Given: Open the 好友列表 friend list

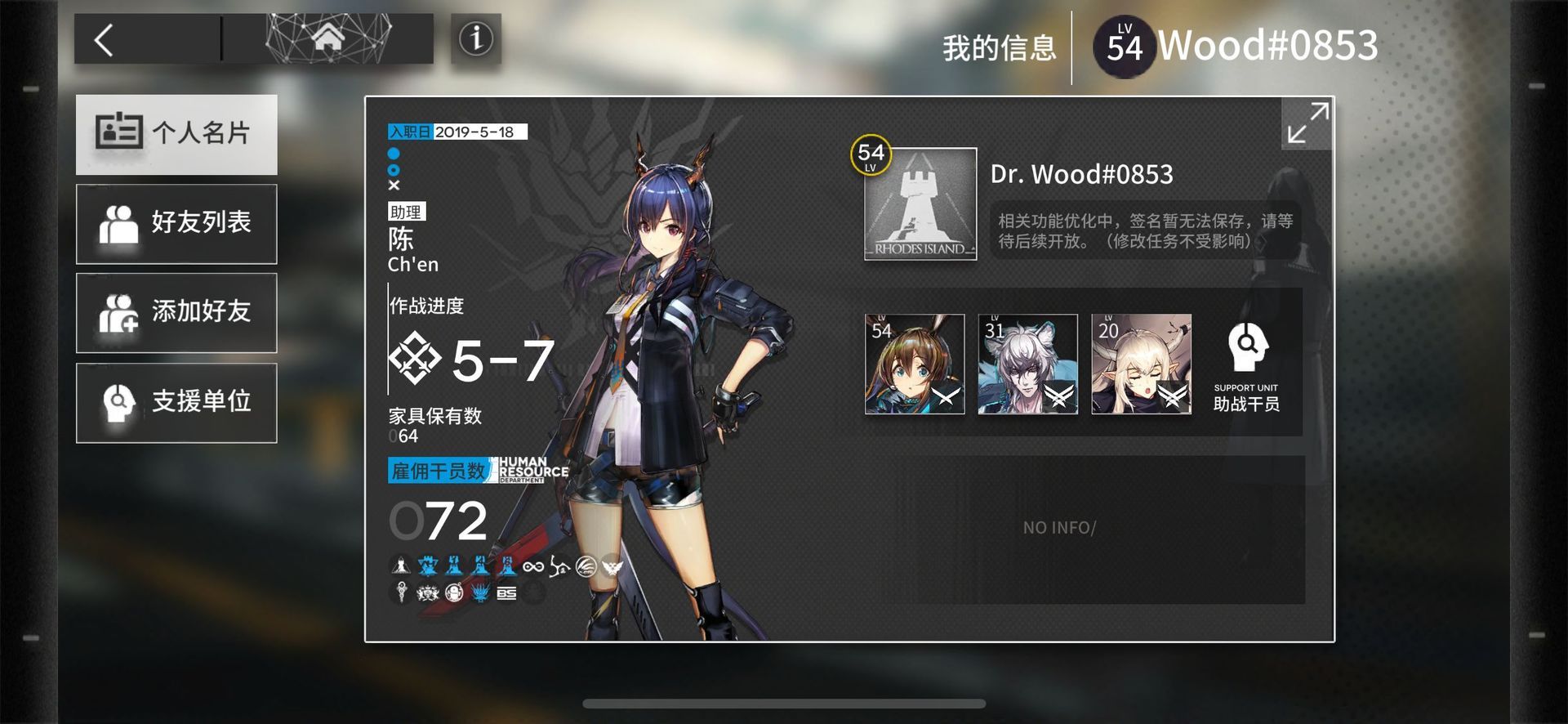Looking at the screenshot, I should 176,223.
